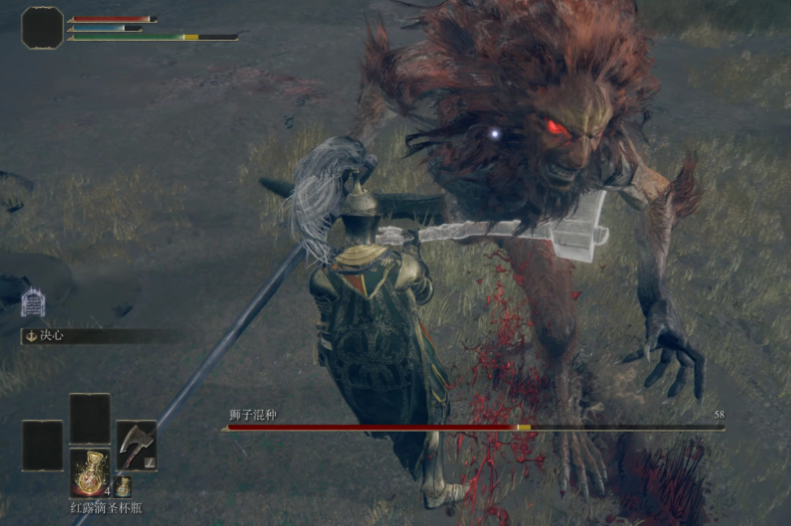Select the axe weapon slot
The width and height of the screenshot is (791, 526).
[x=136, y=445]
